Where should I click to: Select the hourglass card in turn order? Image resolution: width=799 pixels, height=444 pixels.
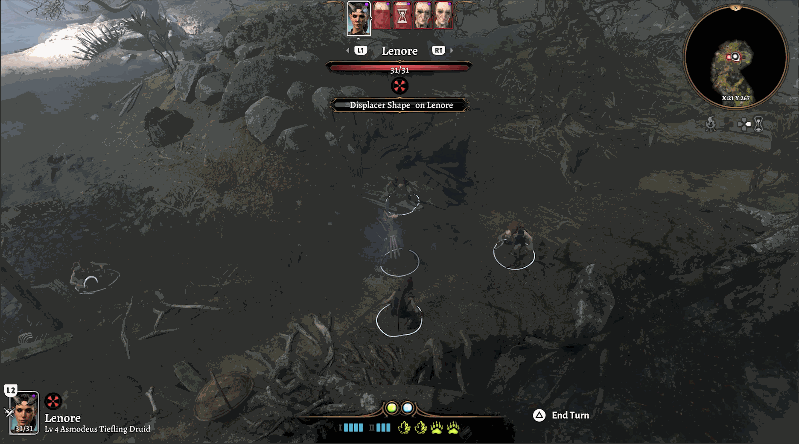point(400,17)
